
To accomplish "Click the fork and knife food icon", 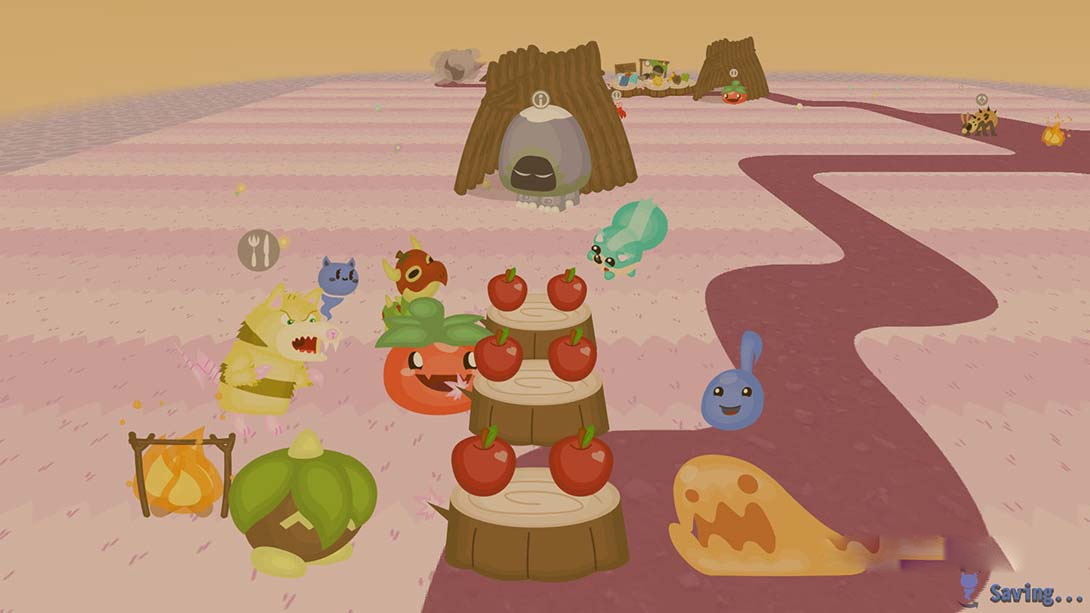I will pyautogui.click(x=258, y=250).
